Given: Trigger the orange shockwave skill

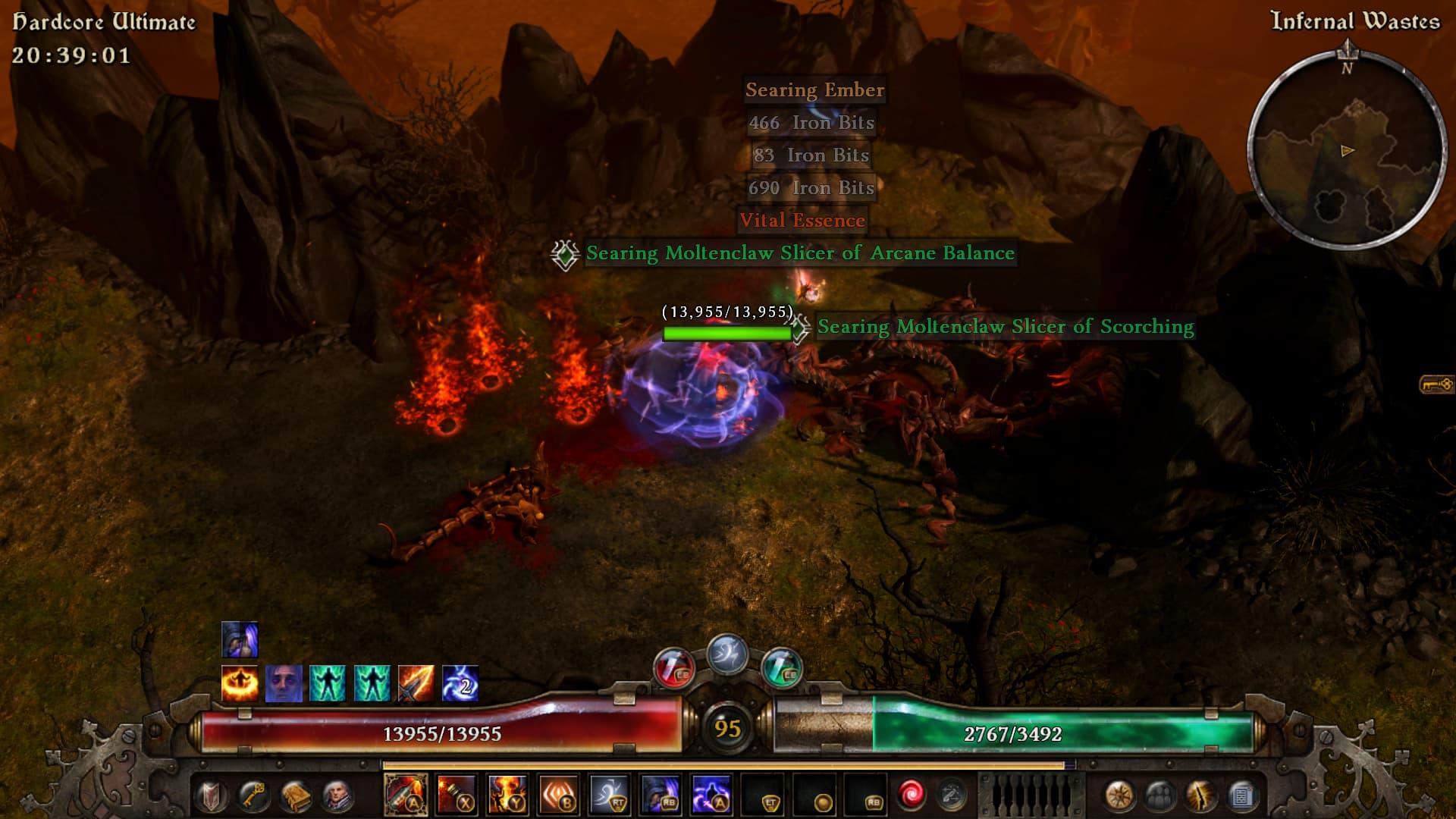Looking at the screenshot, I should click(558, 795).
